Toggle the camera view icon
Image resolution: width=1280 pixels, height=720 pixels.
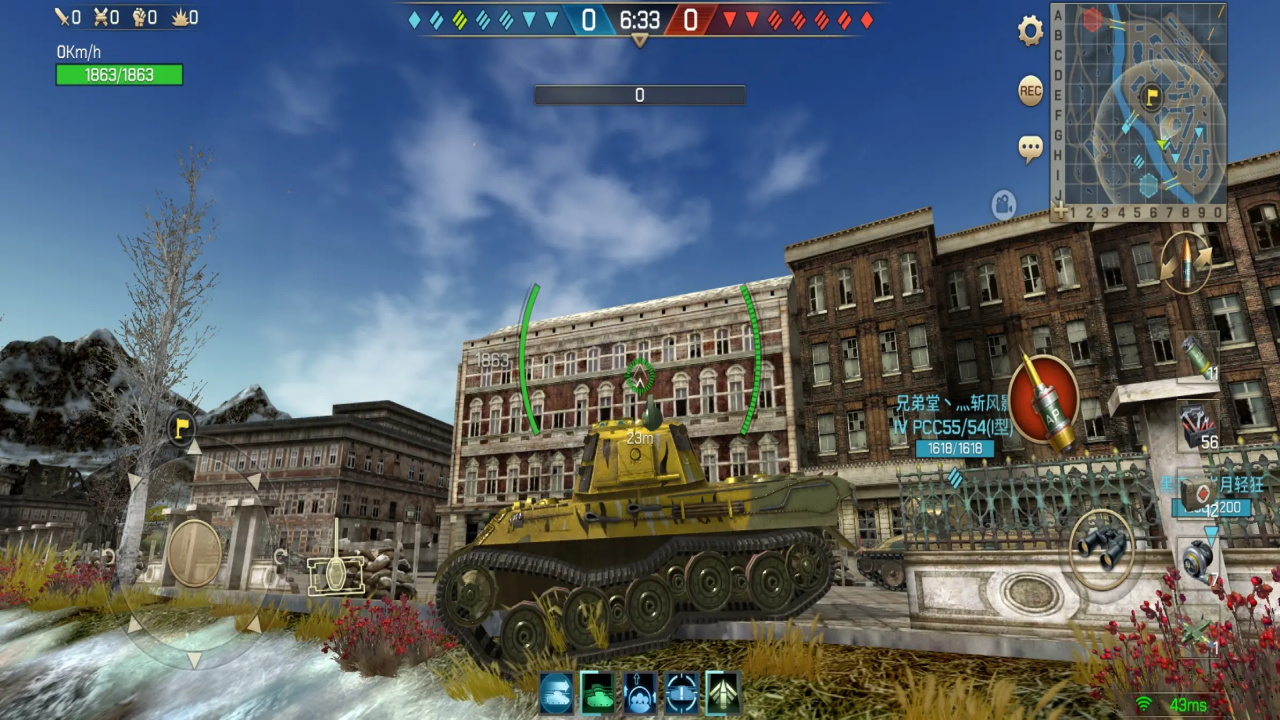[x=1004, y=206]
